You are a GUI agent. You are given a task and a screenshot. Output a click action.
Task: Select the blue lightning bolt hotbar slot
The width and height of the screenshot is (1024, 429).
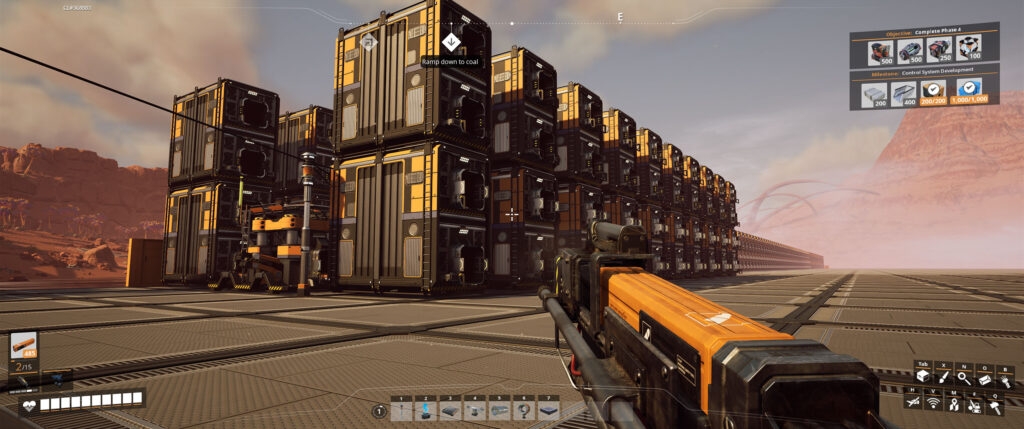click(x=425, y=411)
